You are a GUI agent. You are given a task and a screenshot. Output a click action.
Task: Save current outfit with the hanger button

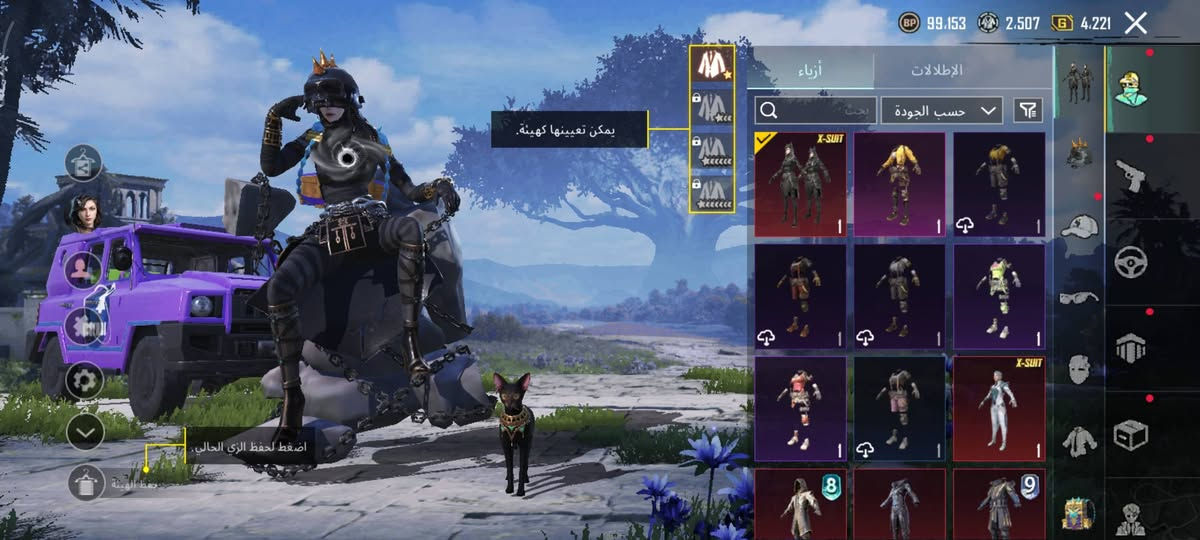pos(86,483)
